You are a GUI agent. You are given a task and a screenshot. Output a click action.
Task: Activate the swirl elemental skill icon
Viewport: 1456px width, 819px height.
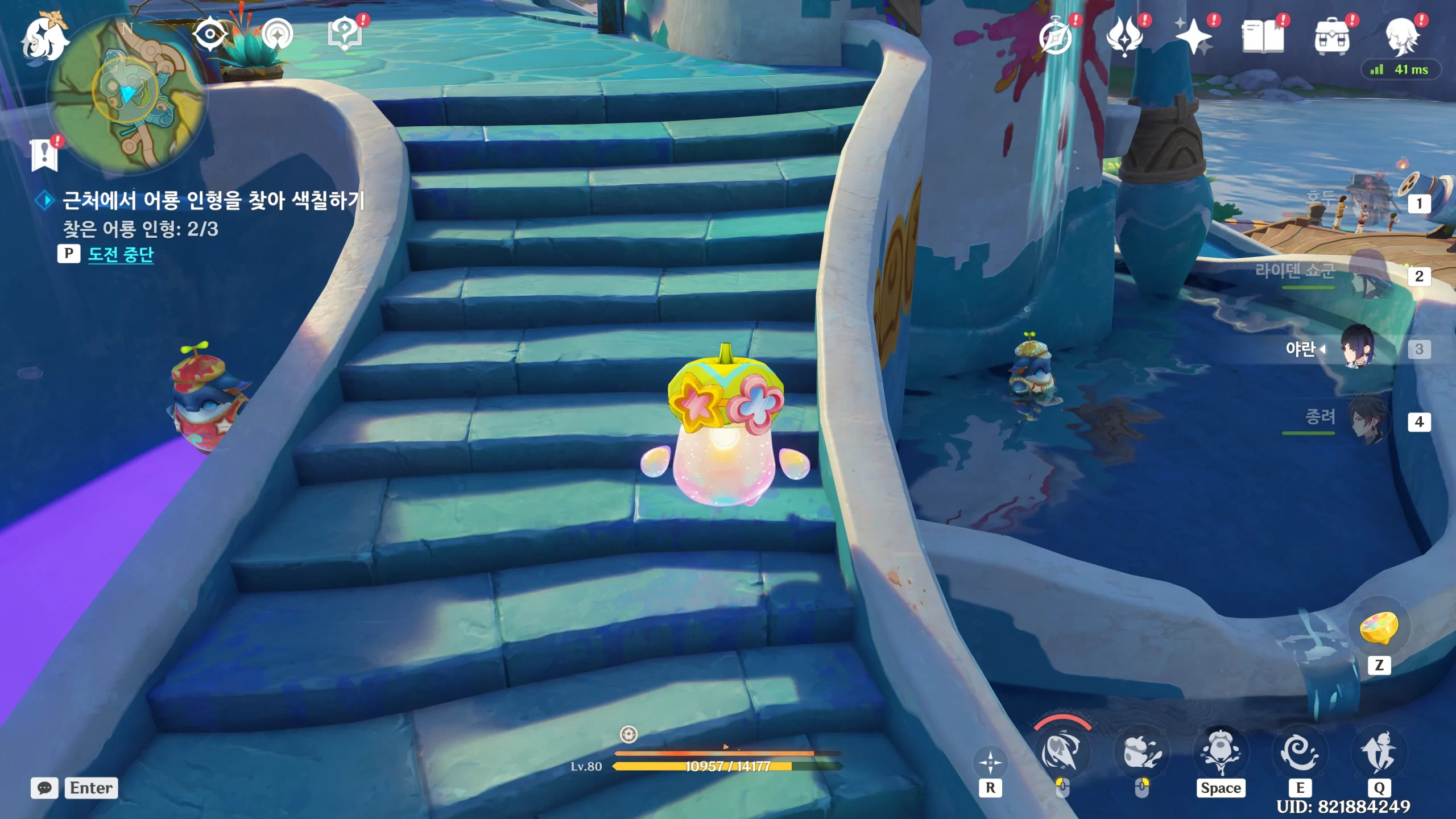pos(1300,753)
